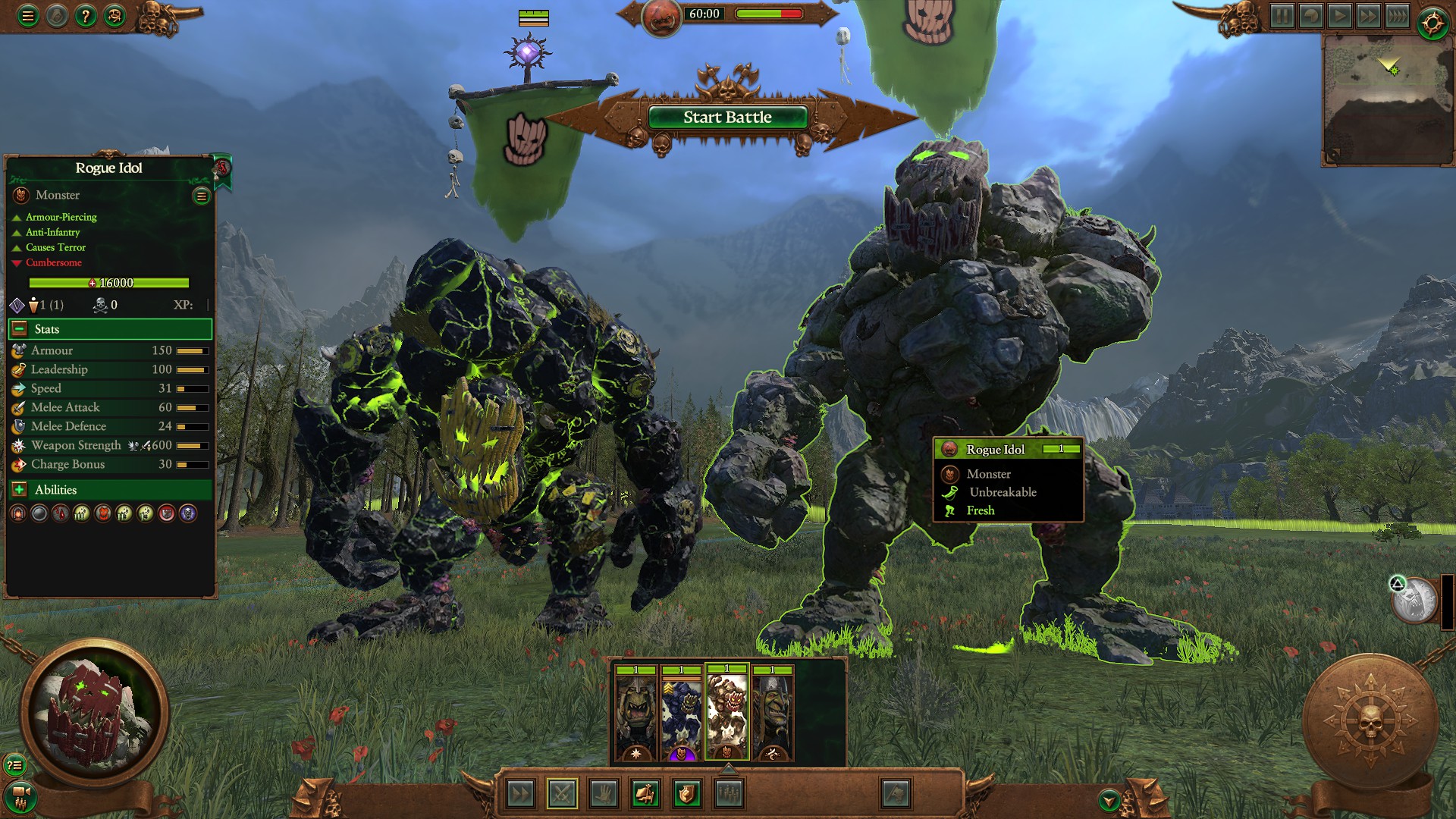Click the Weapon Strength stat icon

[x=17, y=445]
